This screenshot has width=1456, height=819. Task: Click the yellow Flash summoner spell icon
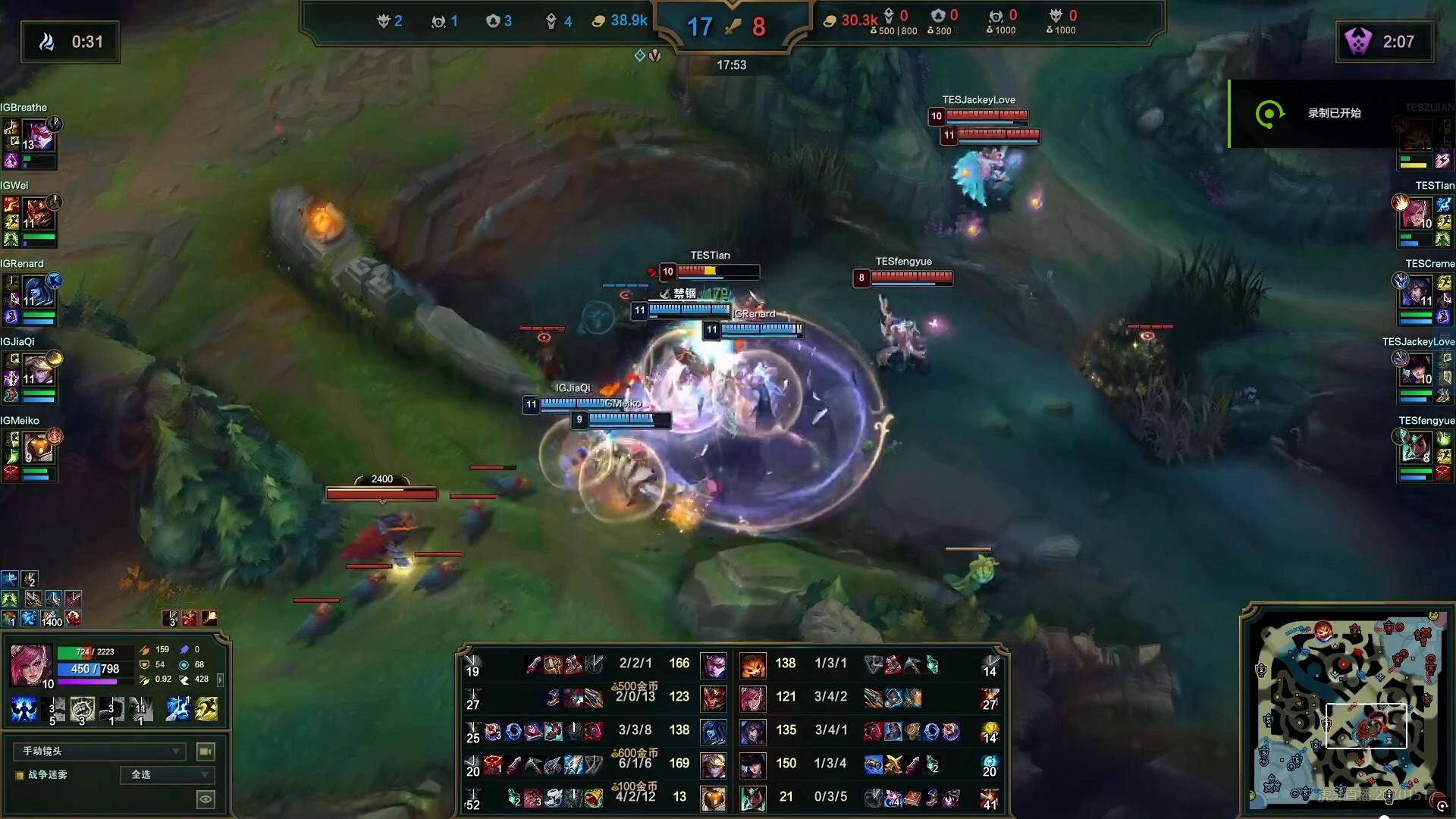pyautogui.click(x=206, y=708)
